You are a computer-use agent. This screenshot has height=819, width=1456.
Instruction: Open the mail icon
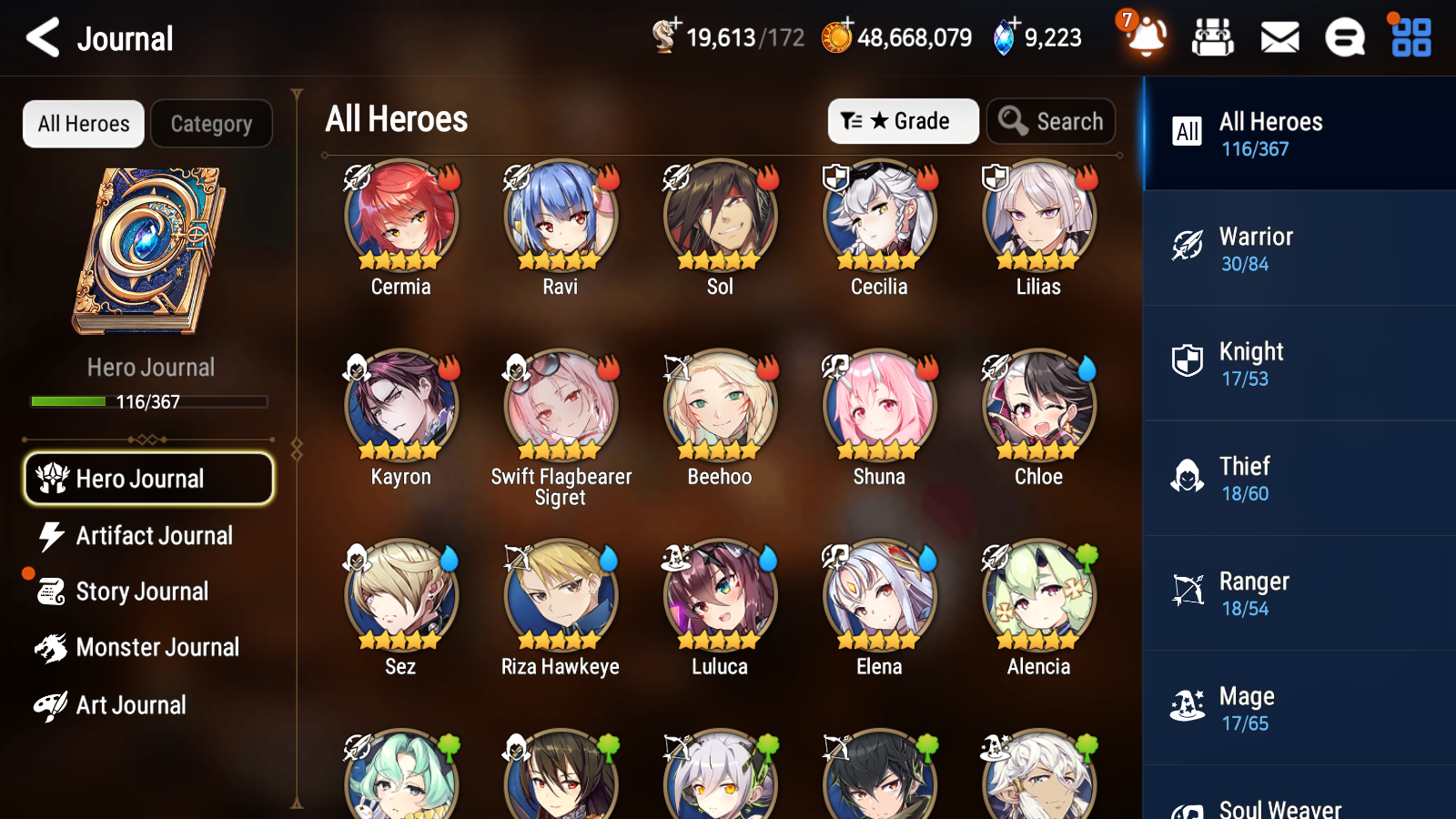coord(1279,37)
